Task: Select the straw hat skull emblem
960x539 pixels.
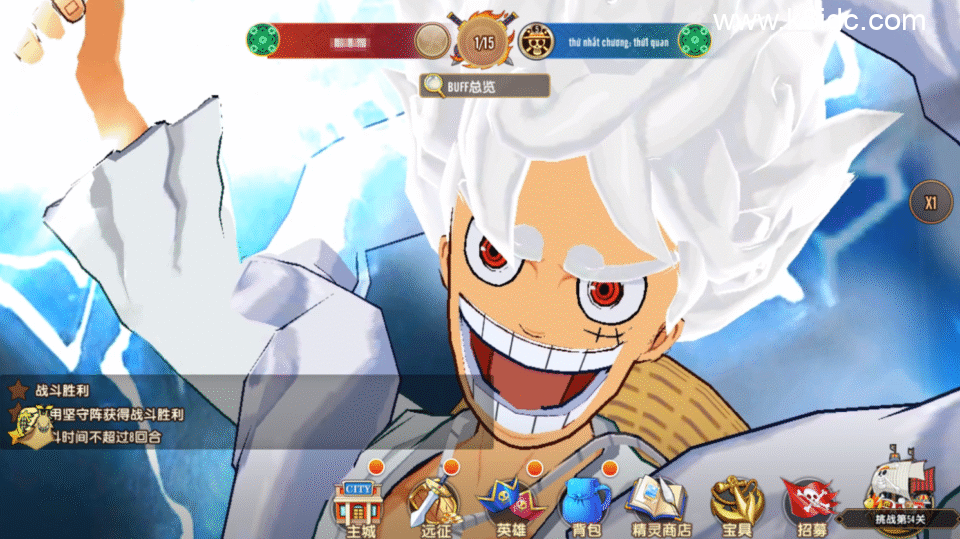Action: (x=538, y=41)
